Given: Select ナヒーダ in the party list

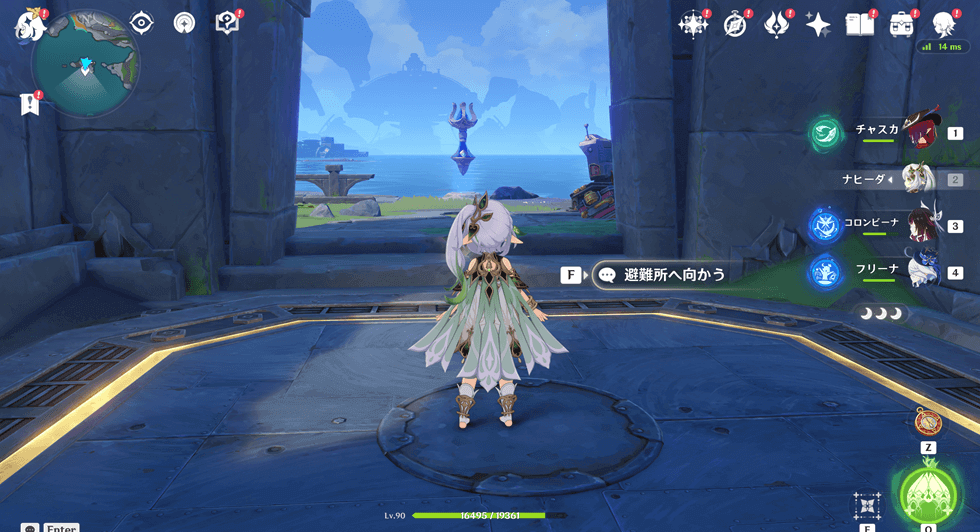Looking at the screenshot, I should click(918, 180).
